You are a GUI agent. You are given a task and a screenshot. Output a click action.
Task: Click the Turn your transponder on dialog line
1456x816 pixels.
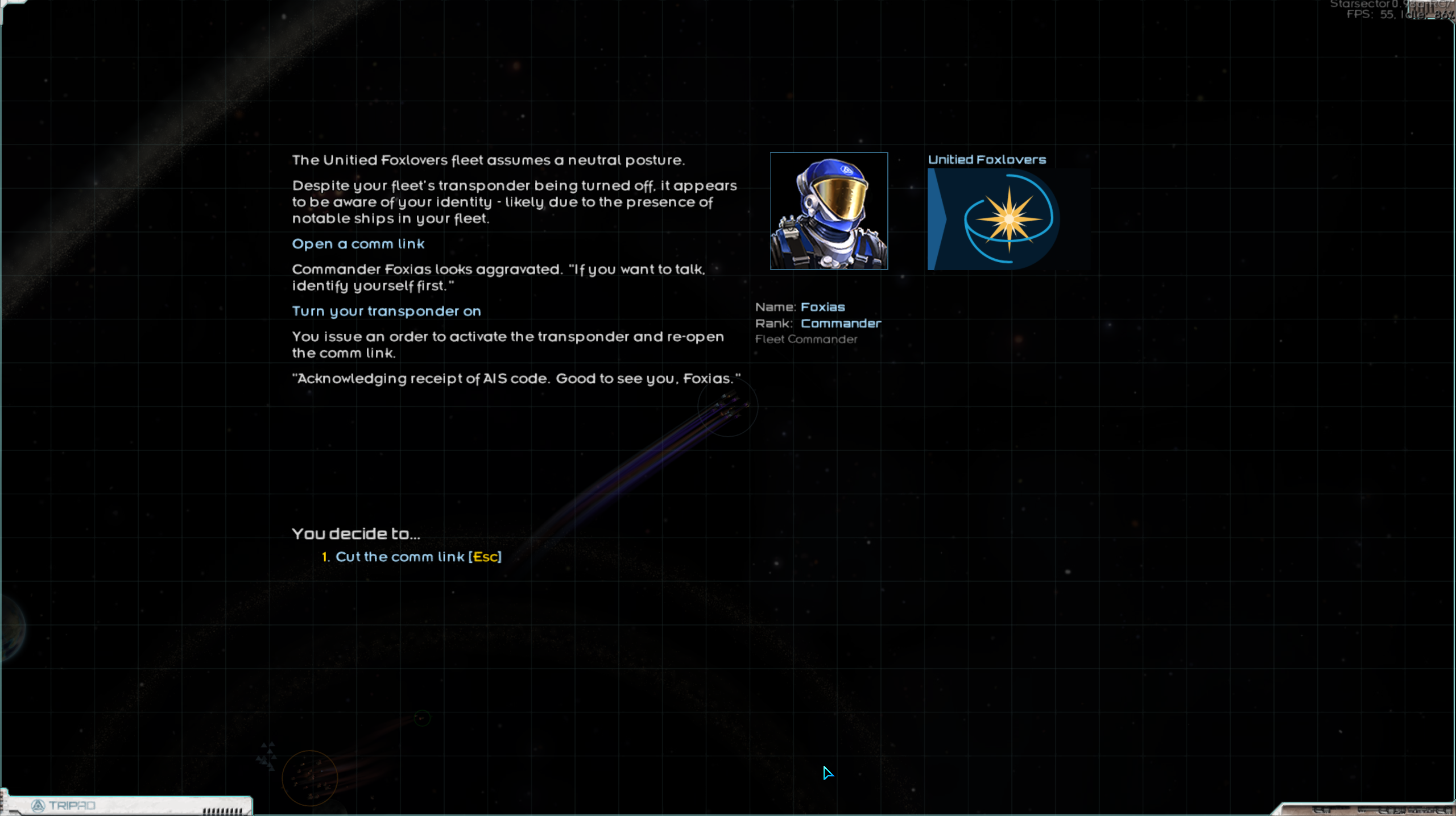coord(386,311)
